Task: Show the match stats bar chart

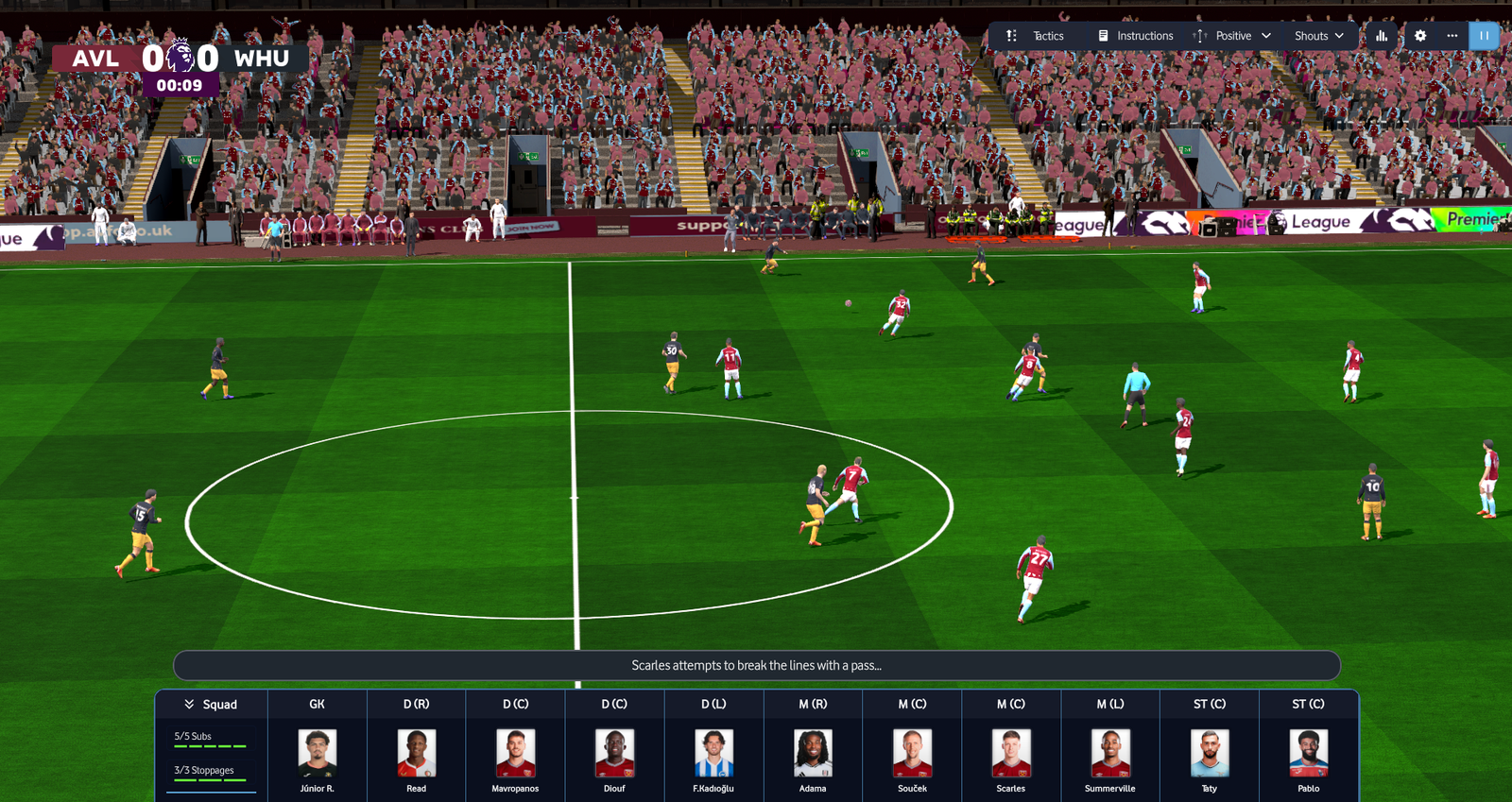Action: pos(1382,36)
